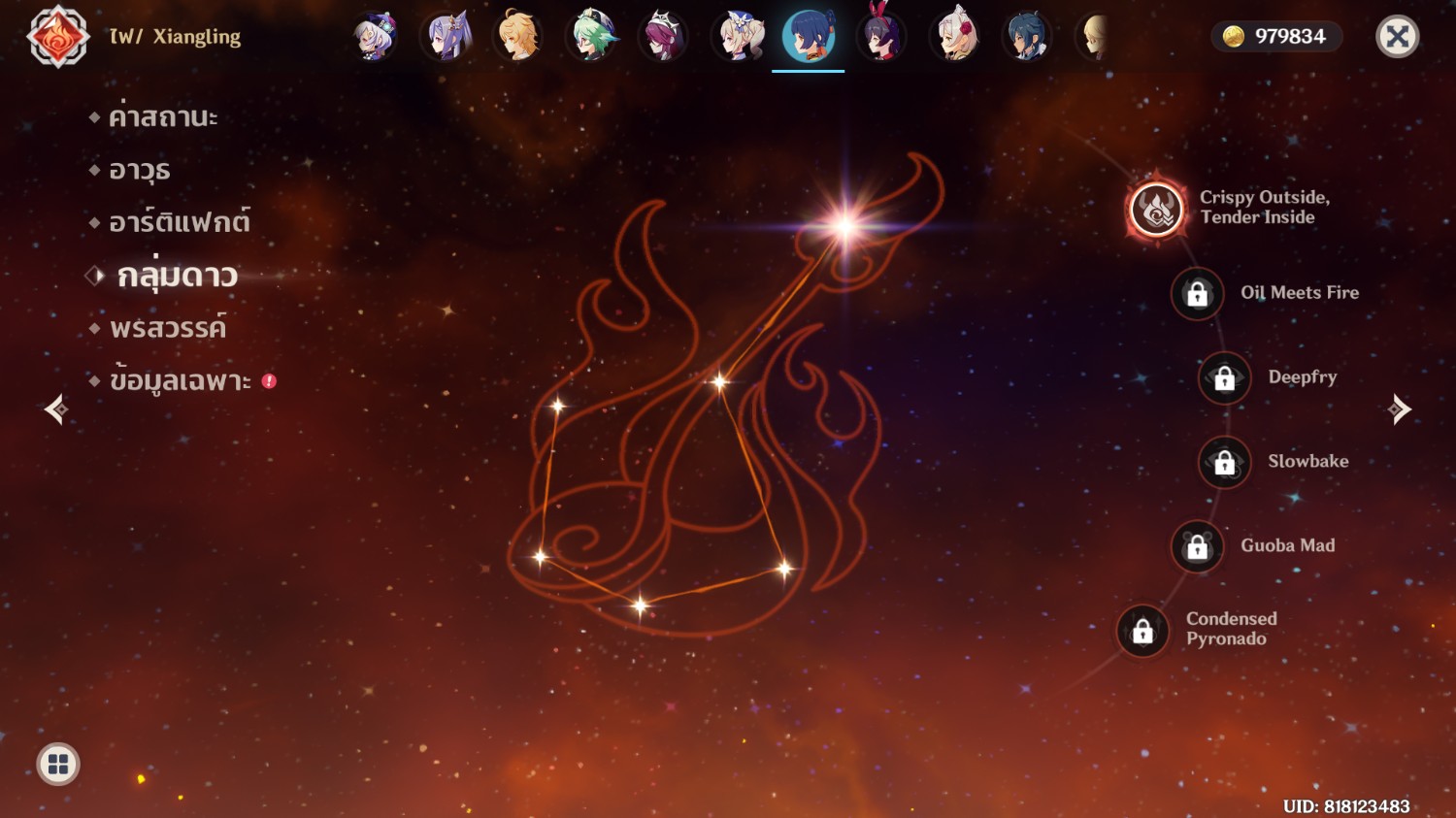Open the พรสวรรค์ (Talents) menu entry
Screen dimensions: 1456x818
[167, 329]
